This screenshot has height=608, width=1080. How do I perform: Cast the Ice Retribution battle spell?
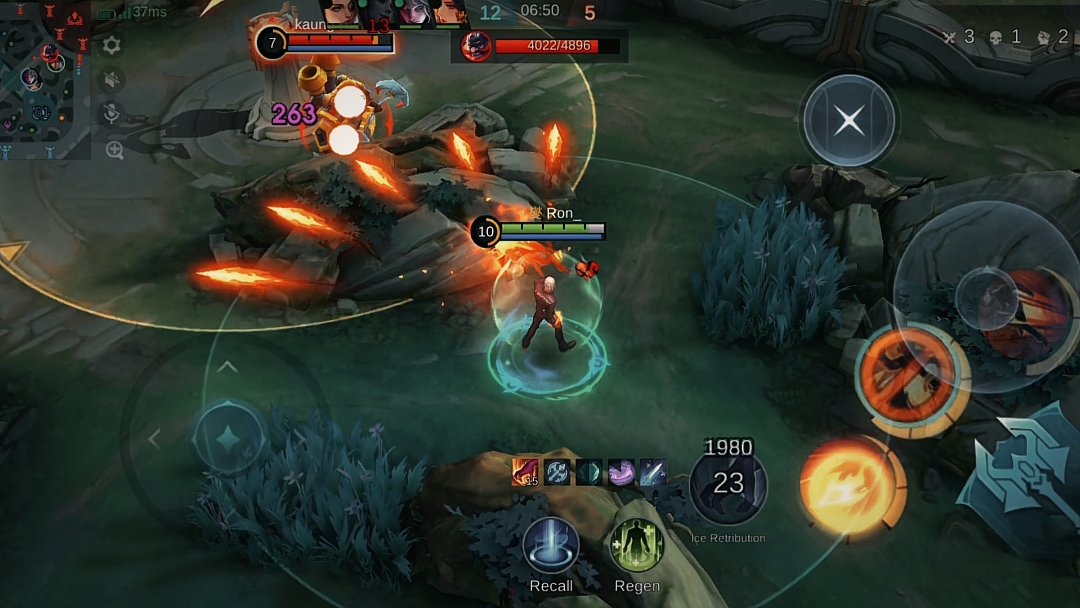click(x=728, y=486)
